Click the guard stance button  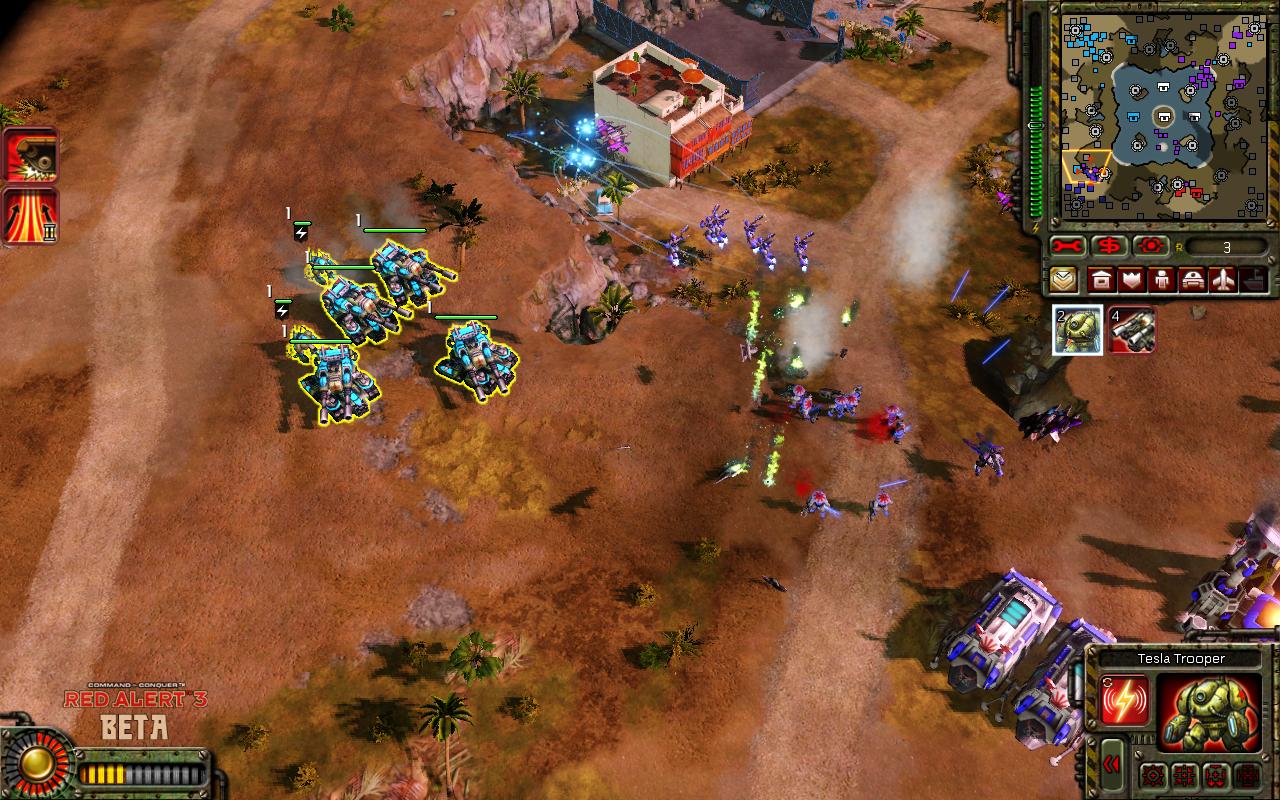point(1186,775)
